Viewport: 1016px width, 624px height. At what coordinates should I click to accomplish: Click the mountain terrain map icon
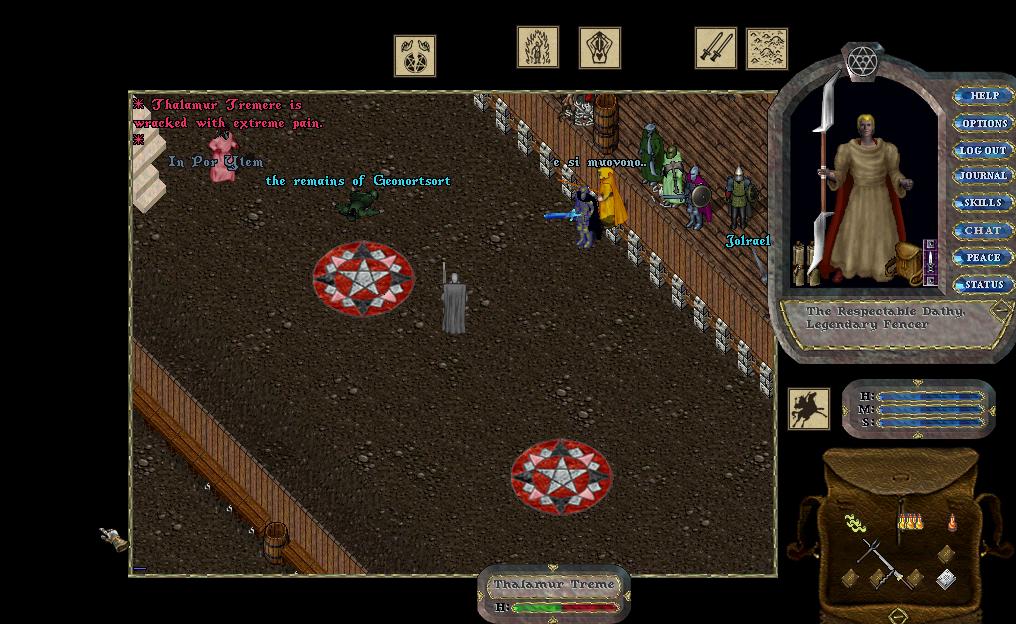click(767, 49)
